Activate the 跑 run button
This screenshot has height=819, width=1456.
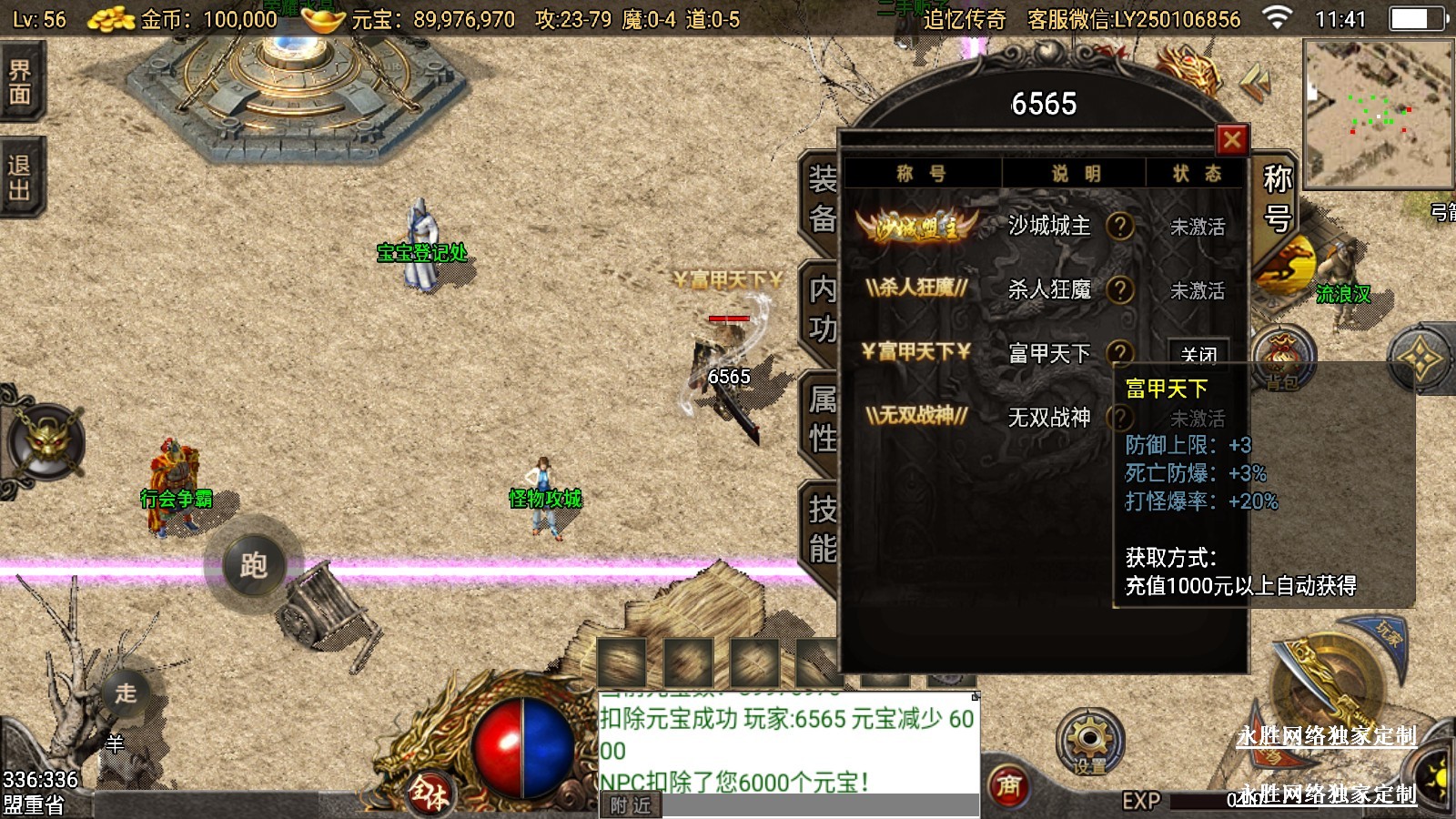coord(253,565)
